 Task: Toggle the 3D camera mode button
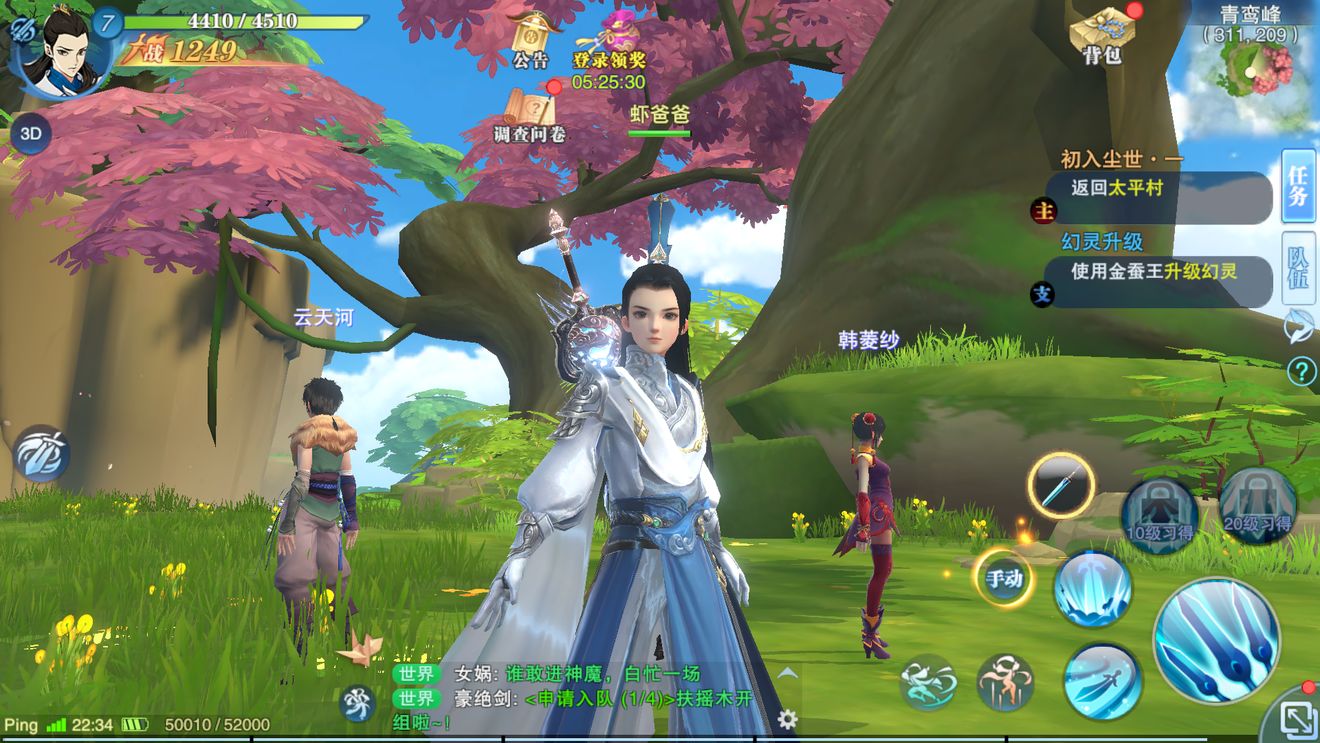[x=30, y=133]
